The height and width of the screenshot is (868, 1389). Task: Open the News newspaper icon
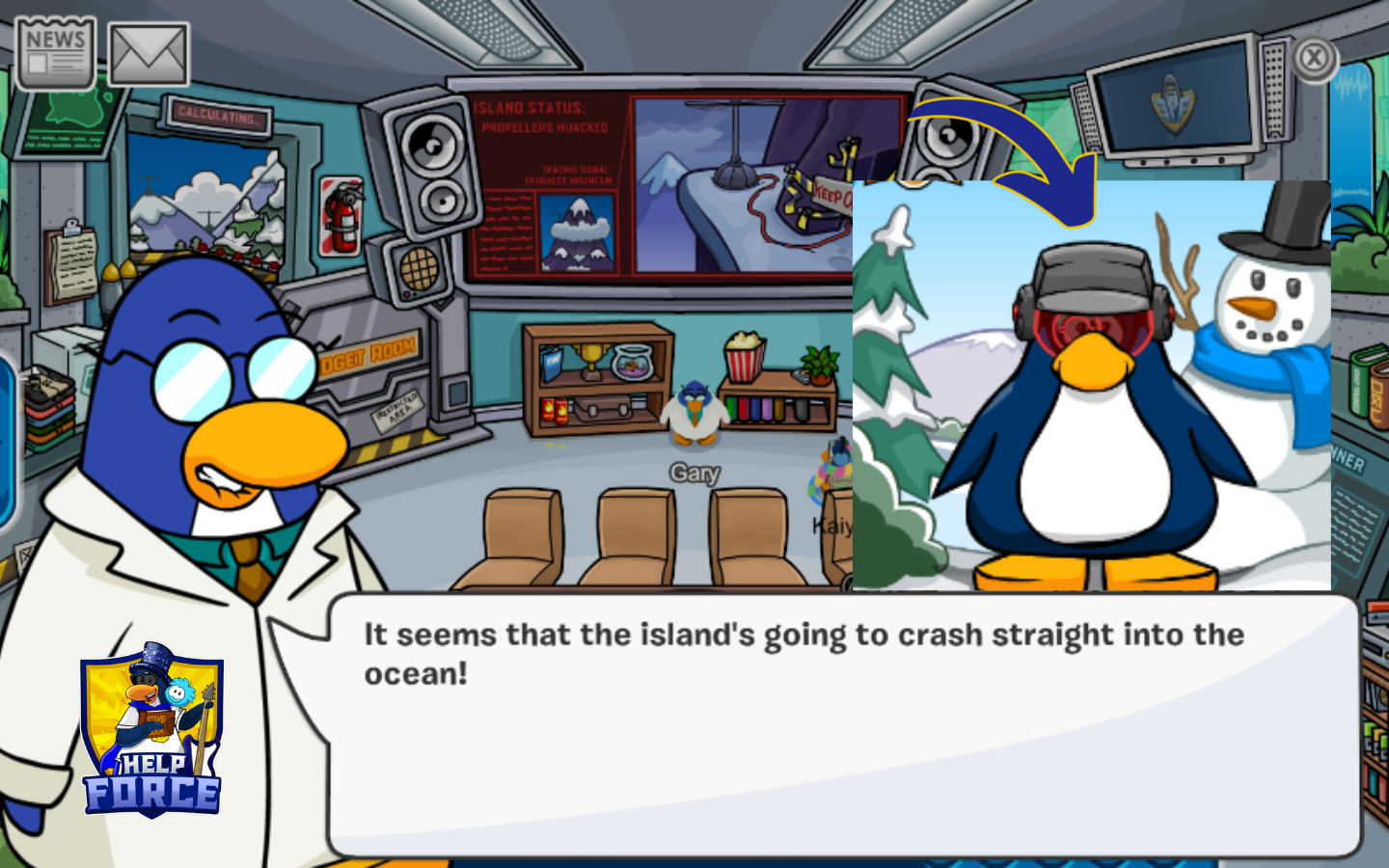55,54
